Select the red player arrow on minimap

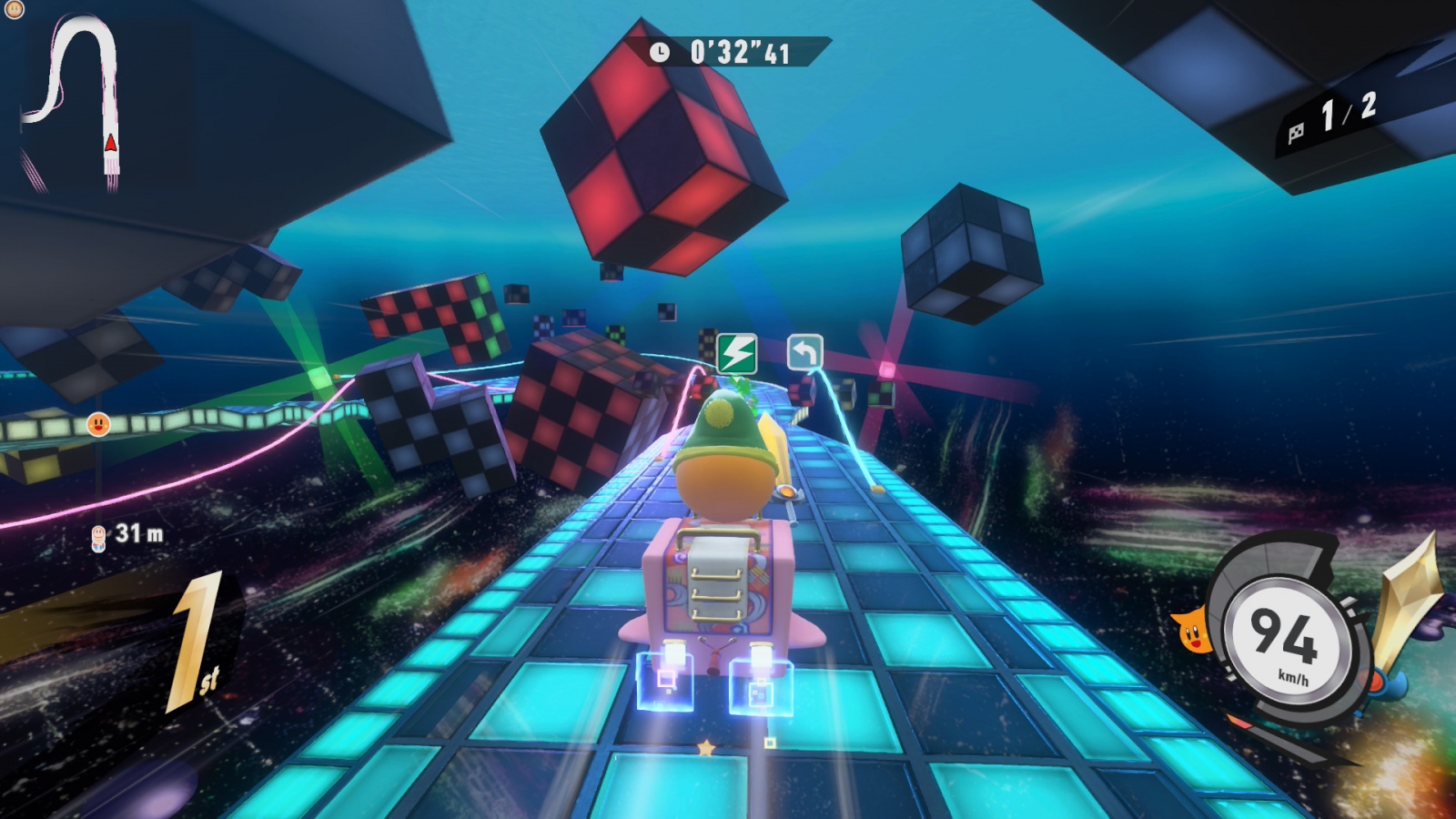tap(111, 143)
